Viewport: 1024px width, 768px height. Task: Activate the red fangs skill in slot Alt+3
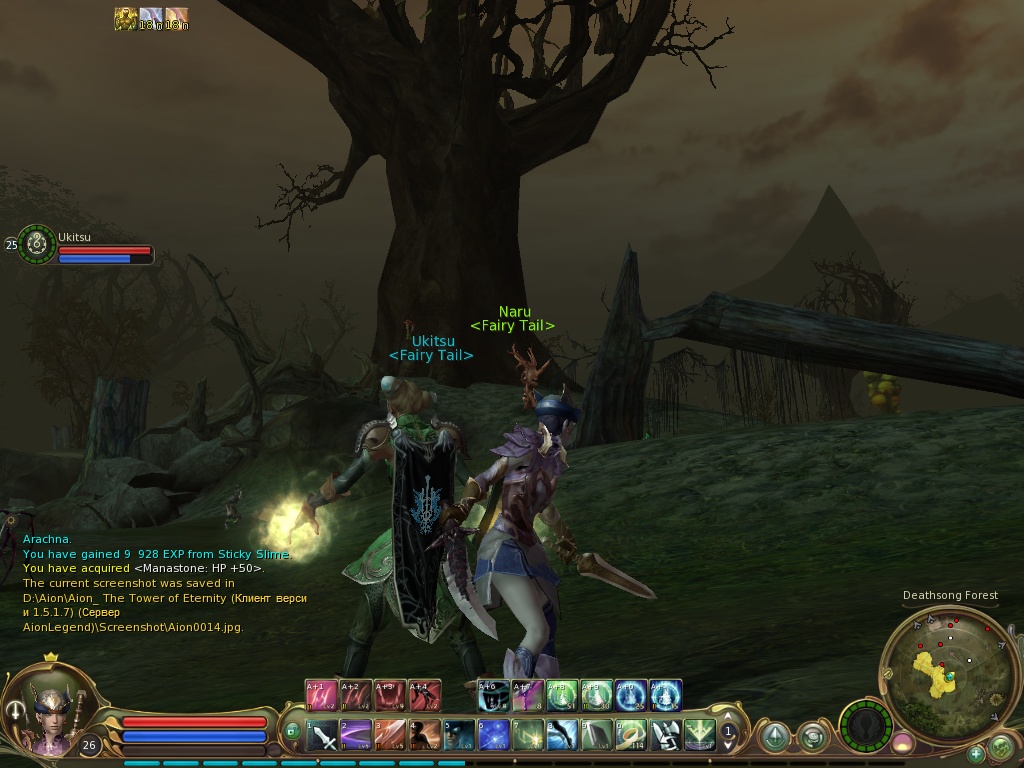coord(390,694)
